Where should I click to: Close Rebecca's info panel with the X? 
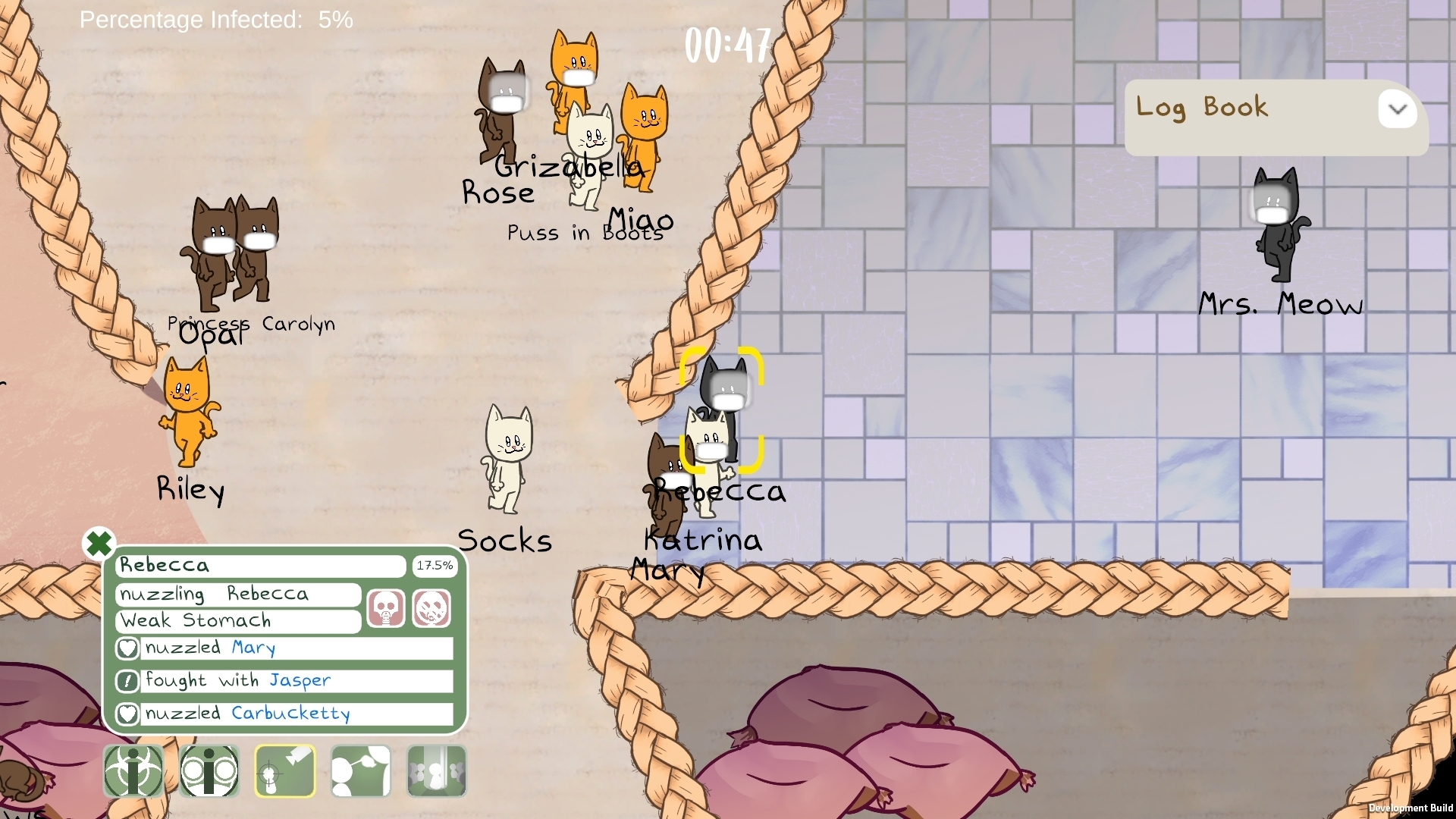[x=99, y=543]
